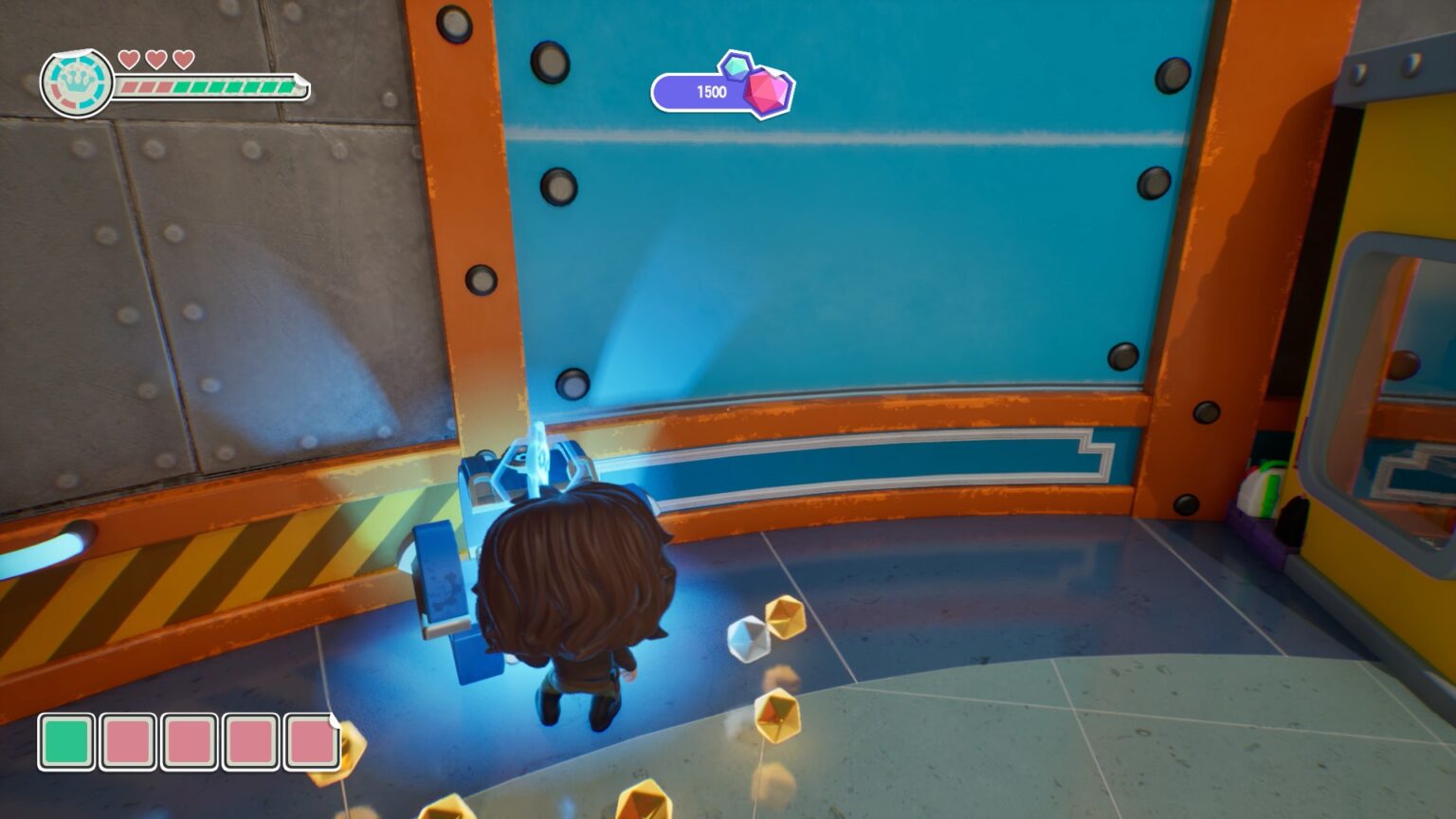Click the striped XP progress bar
This screenshot has height=819, width=1456.
209,88
